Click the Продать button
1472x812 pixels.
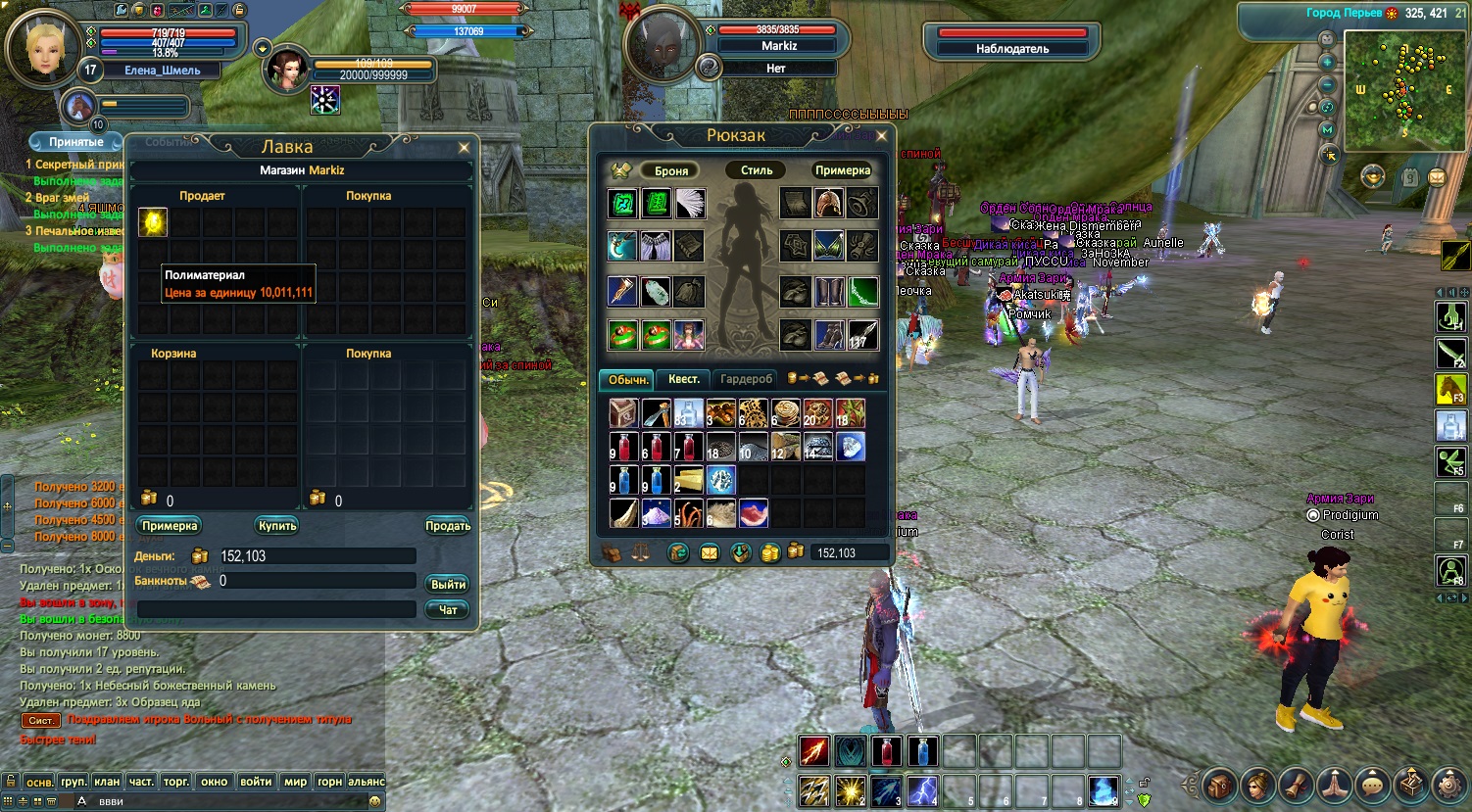[x=447, y=526]
